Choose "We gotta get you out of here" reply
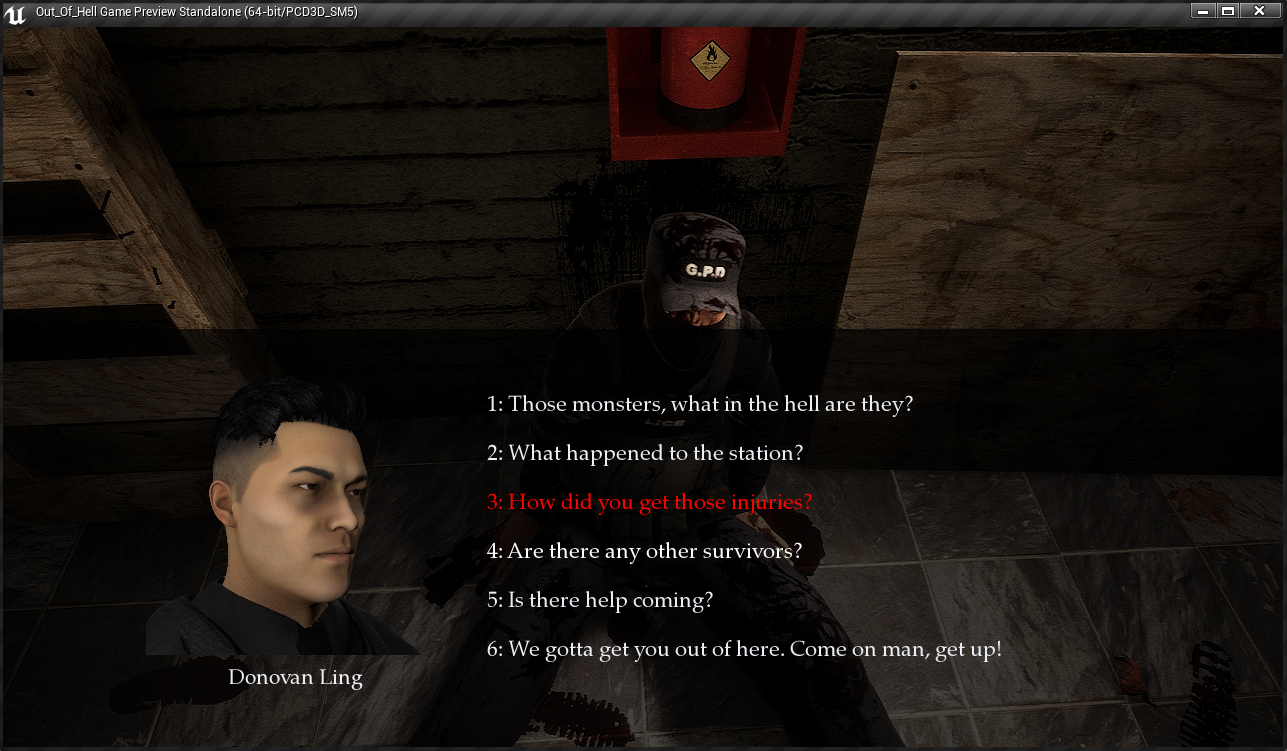Screen dimensions: 1287x751 [744, 649]
